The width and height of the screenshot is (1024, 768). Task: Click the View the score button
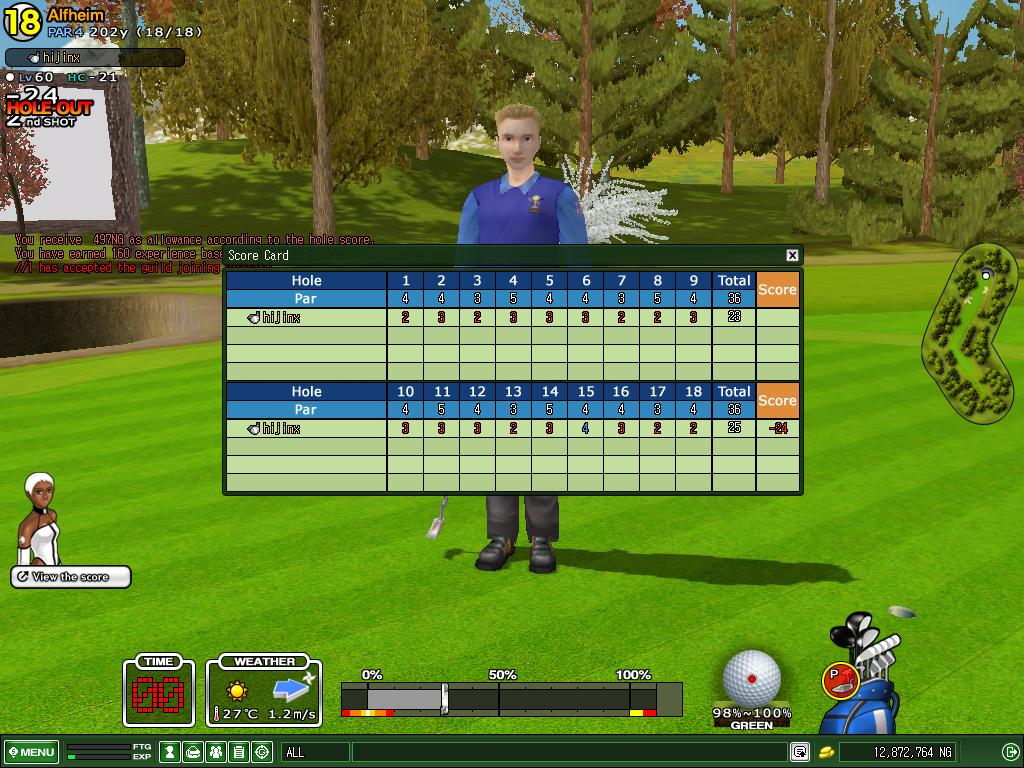pos(71,577)
